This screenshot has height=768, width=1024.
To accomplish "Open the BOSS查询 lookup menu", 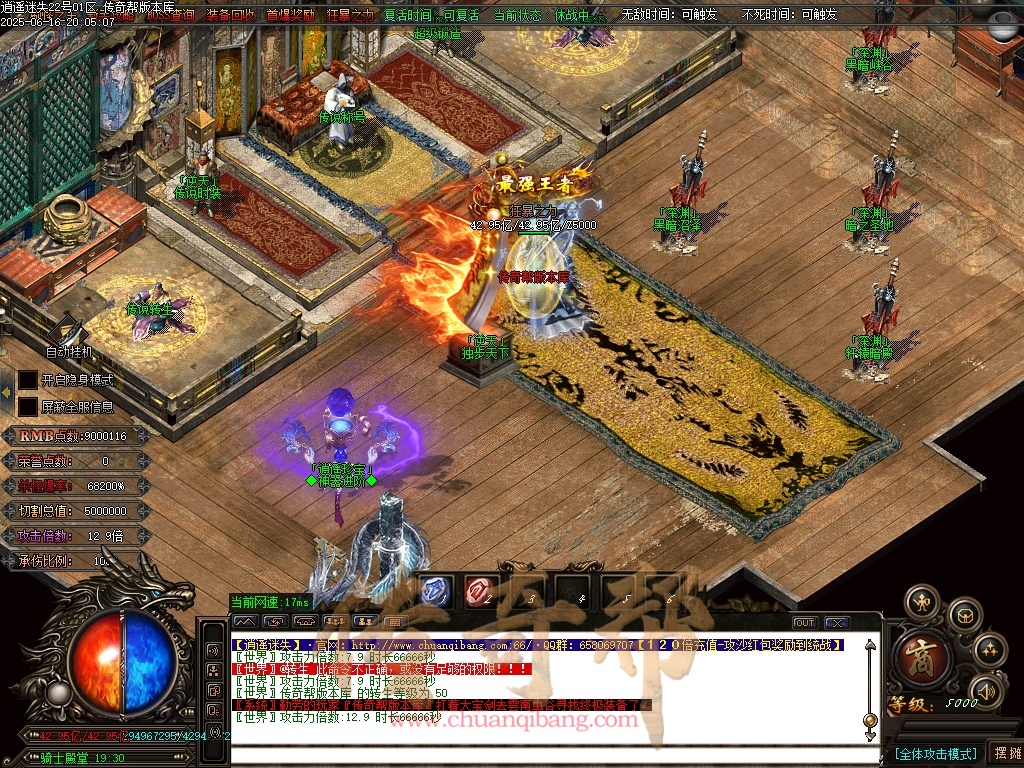I will (x=170, y=15).
